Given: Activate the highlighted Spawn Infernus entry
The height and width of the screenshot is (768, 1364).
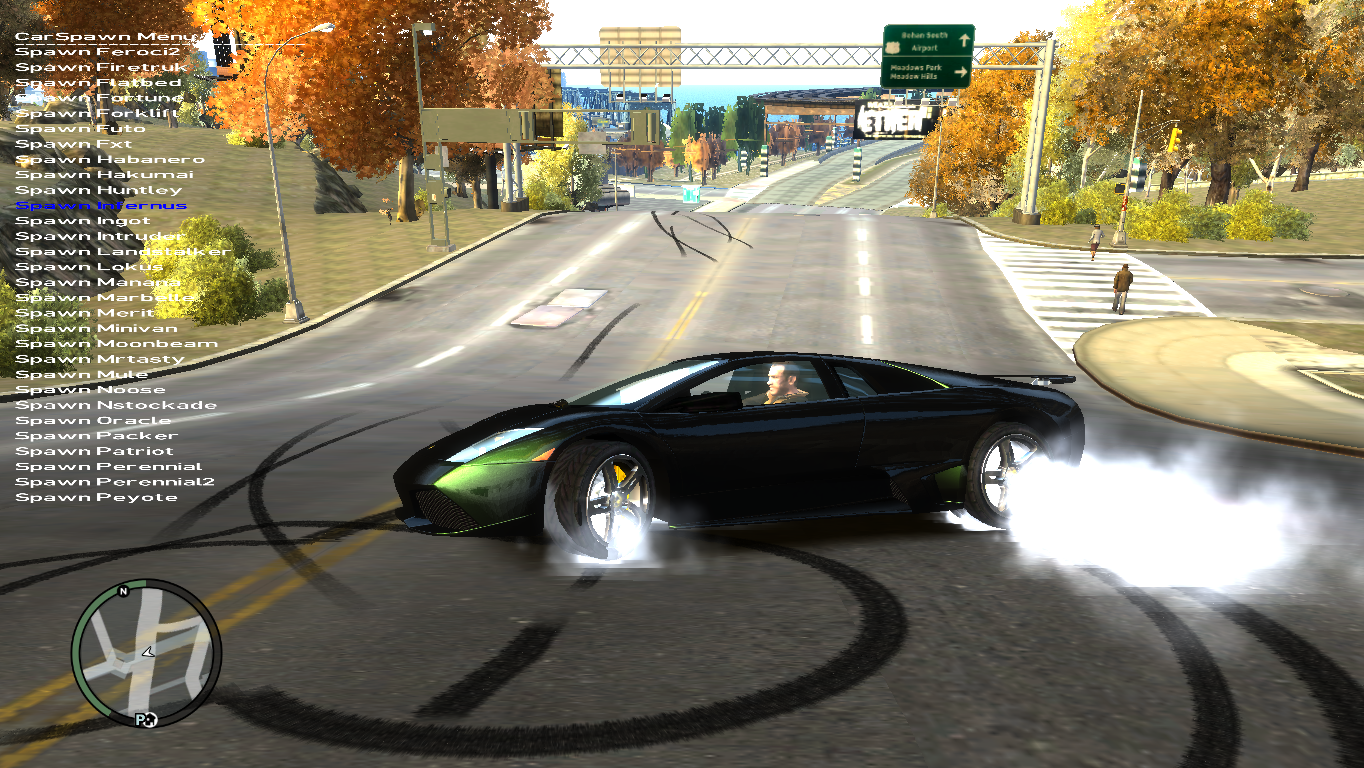Looking at the screenshot, I should (101, 206).
